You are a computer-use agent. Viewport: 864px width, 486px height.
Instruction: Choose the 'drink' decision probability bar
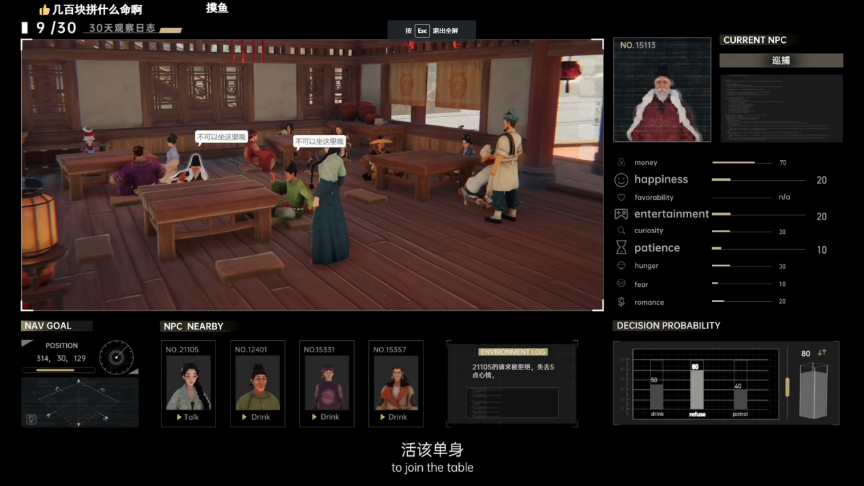click(x=656, y=394)
